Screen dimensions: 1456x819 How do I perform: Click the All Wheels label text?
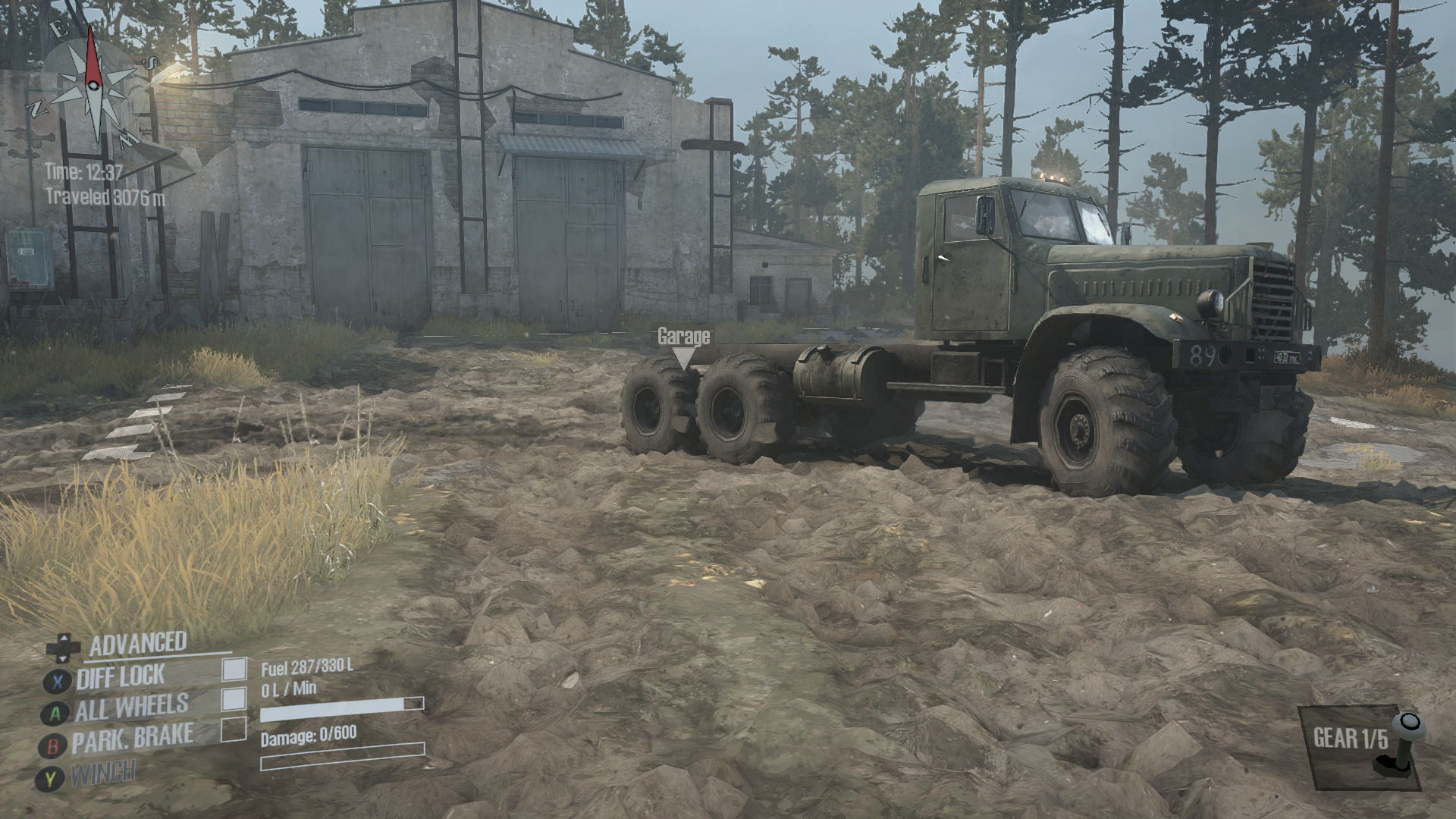point(130,704)
